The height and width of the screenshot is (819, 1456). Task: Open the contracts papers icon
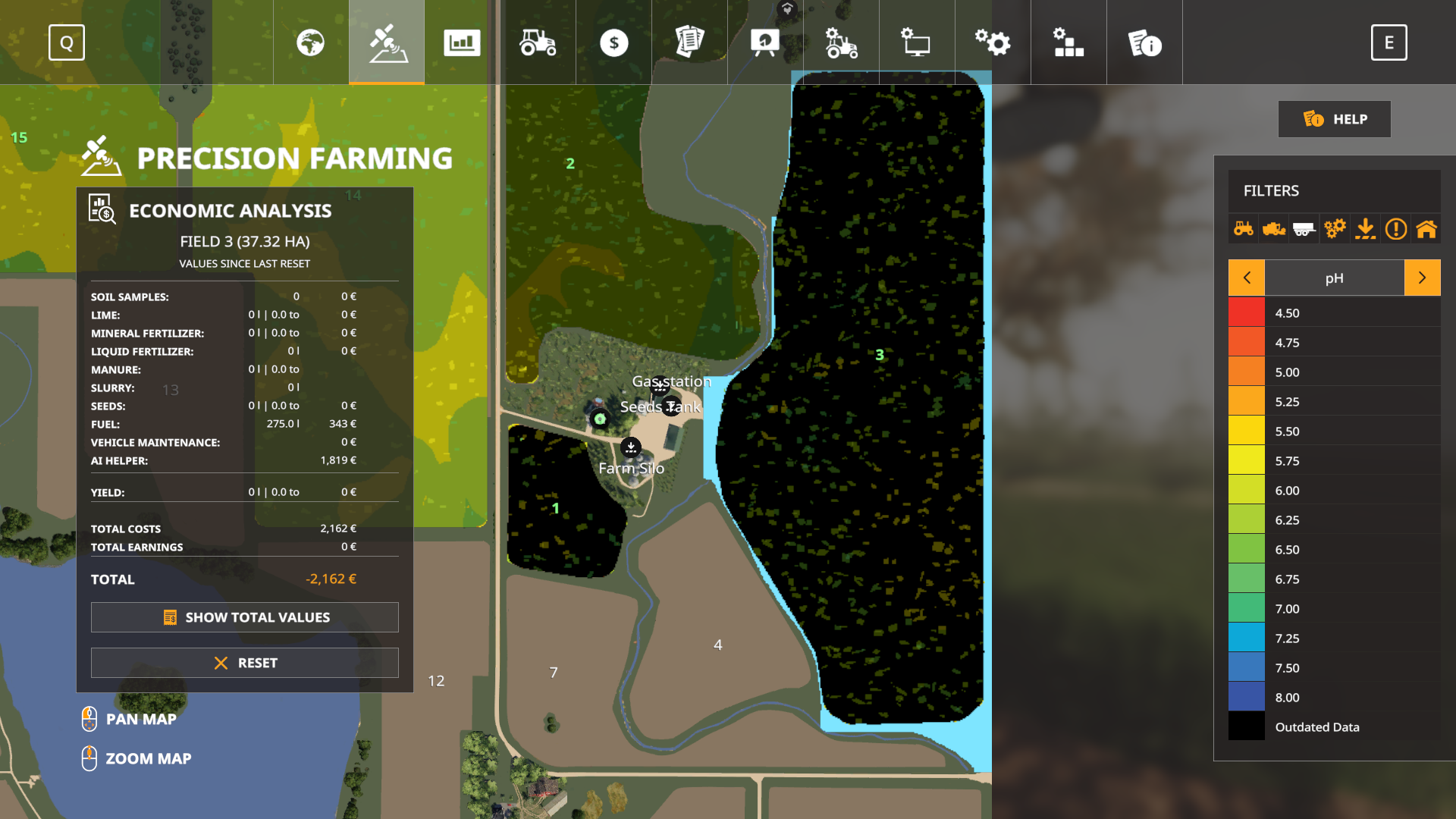690,42
